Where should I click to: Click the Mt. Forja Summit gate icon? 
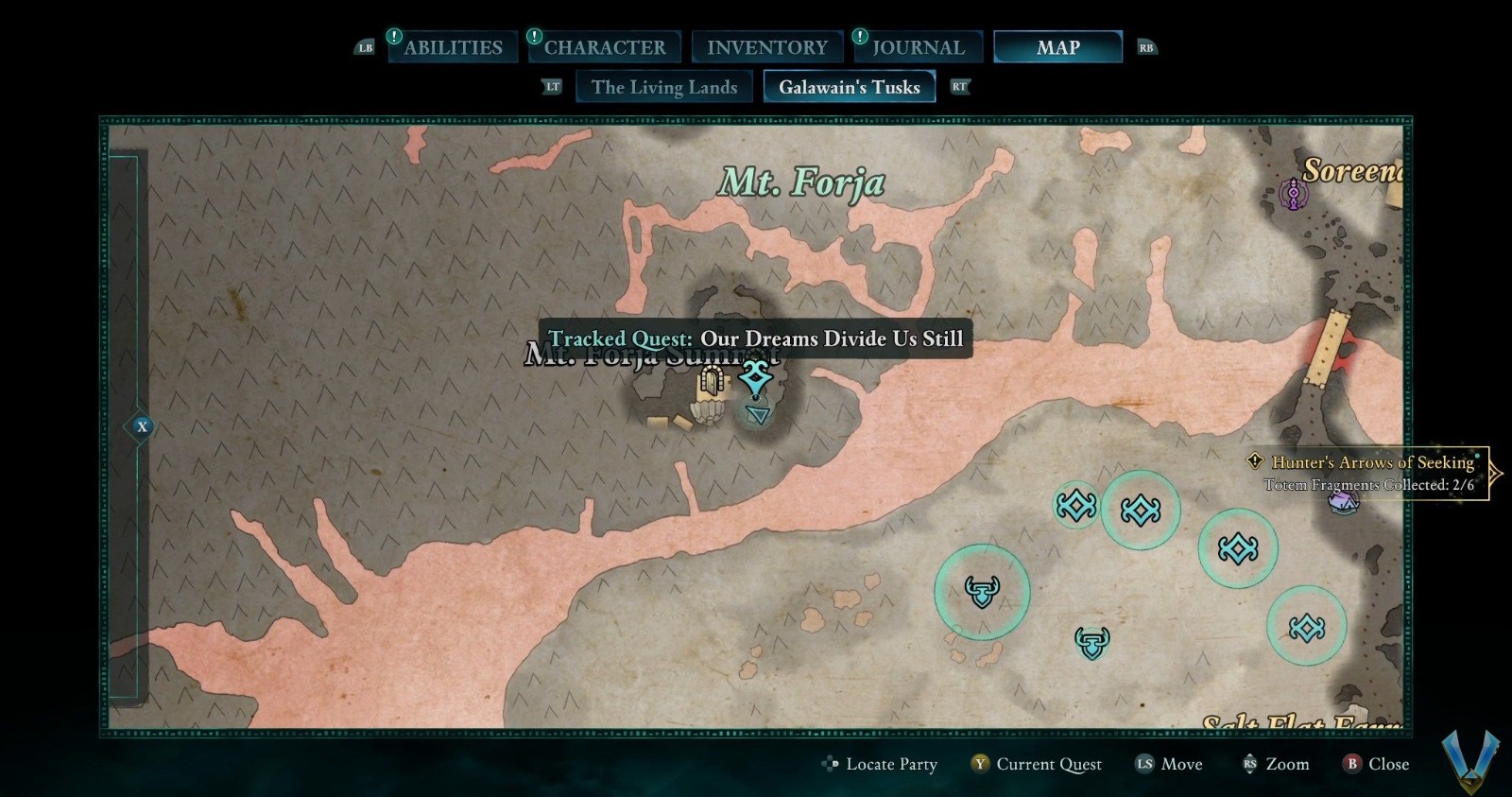tap(711, 382)
